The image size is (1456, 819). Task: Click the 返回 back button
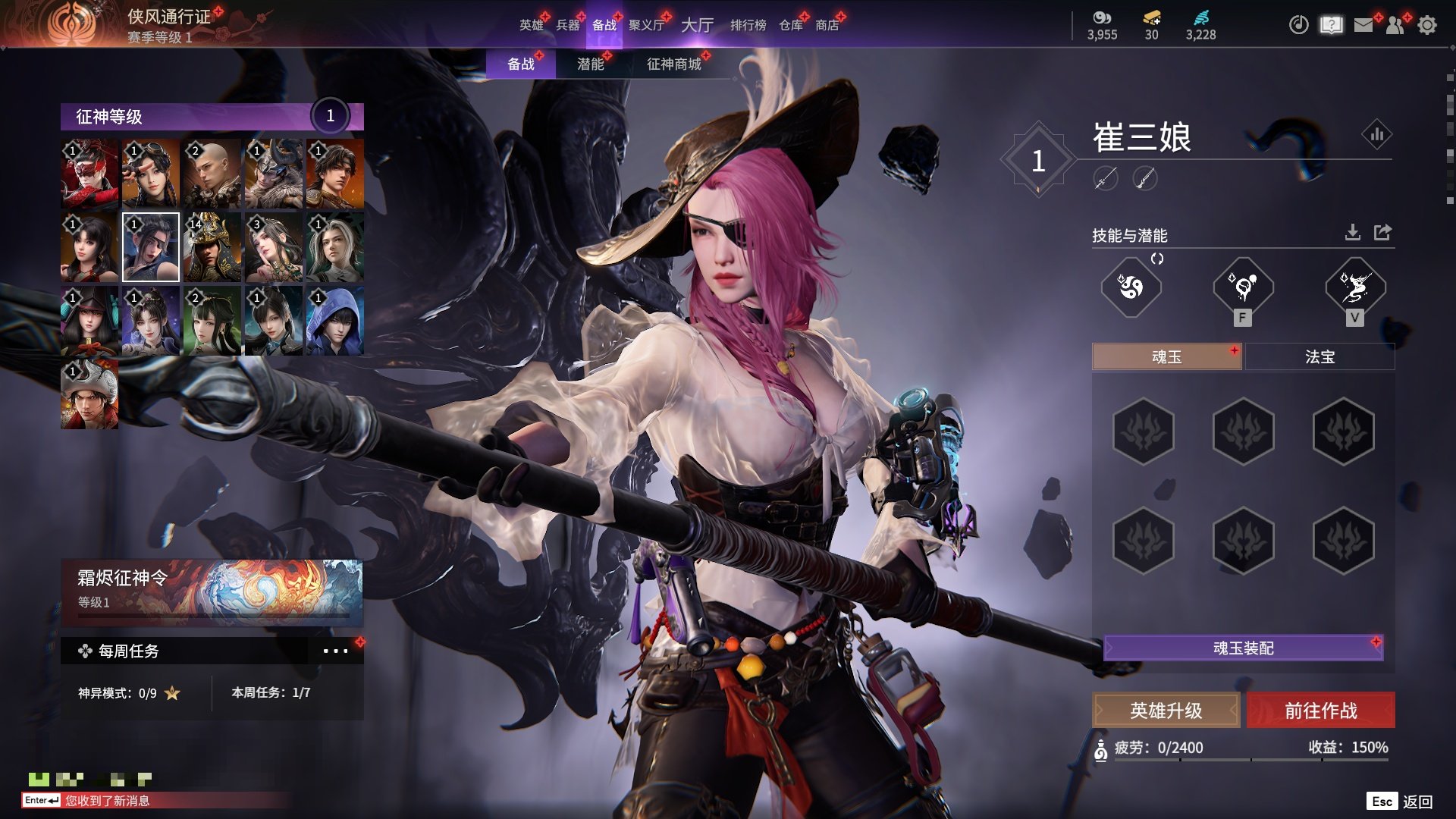[1417, 802]
